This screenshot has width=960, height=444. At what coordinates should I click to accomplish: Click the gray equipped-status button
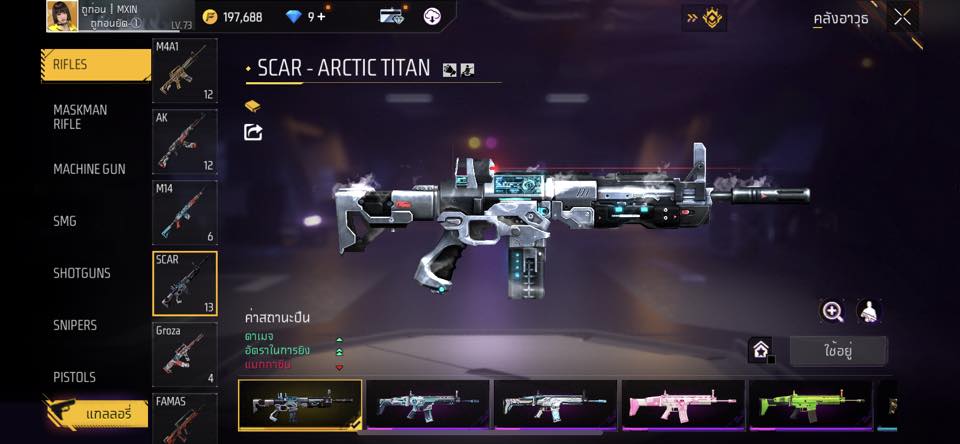[838, 351]
